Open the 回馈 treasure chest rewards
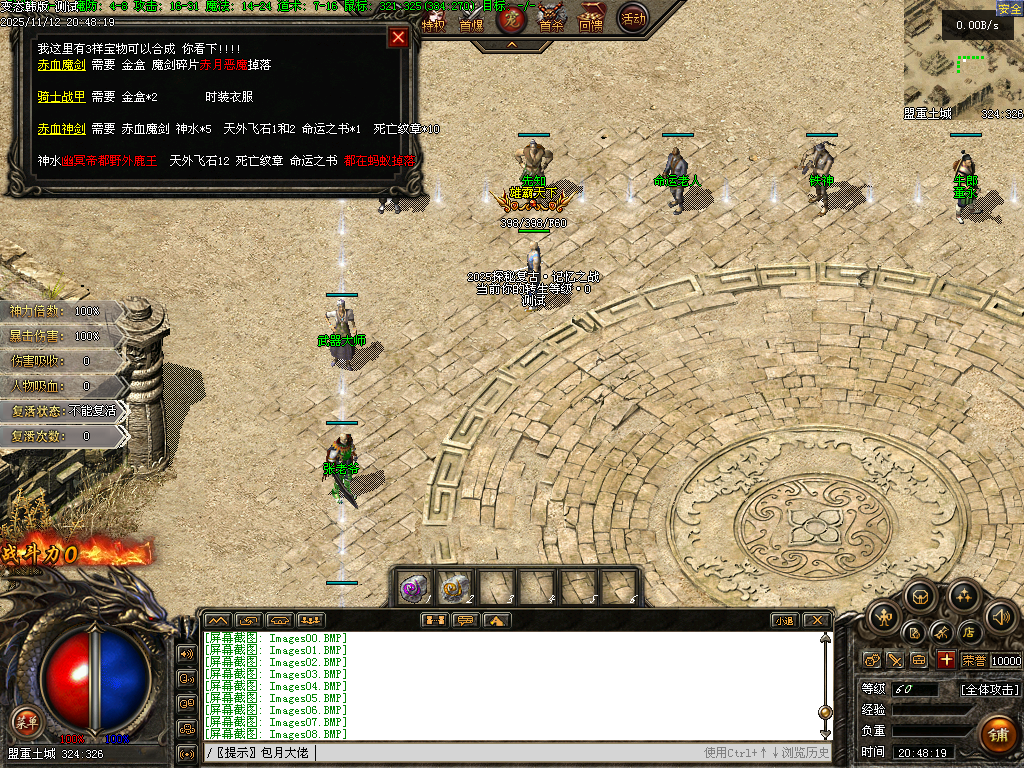Image resolution: width=1024 pixels, height=768 pixels. tap(592, 18)
